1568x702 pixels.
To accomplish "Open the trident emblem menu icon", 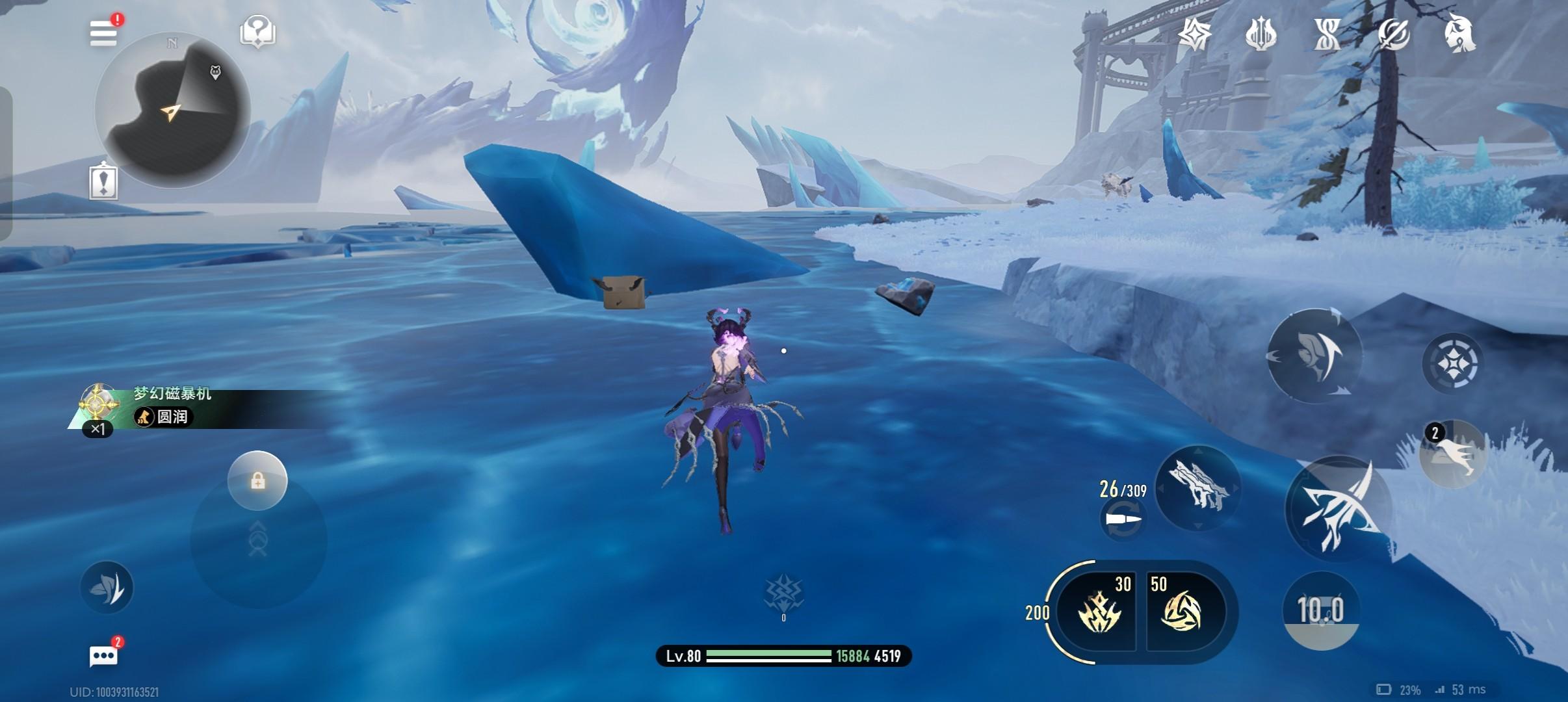I will coord(1261,34).
